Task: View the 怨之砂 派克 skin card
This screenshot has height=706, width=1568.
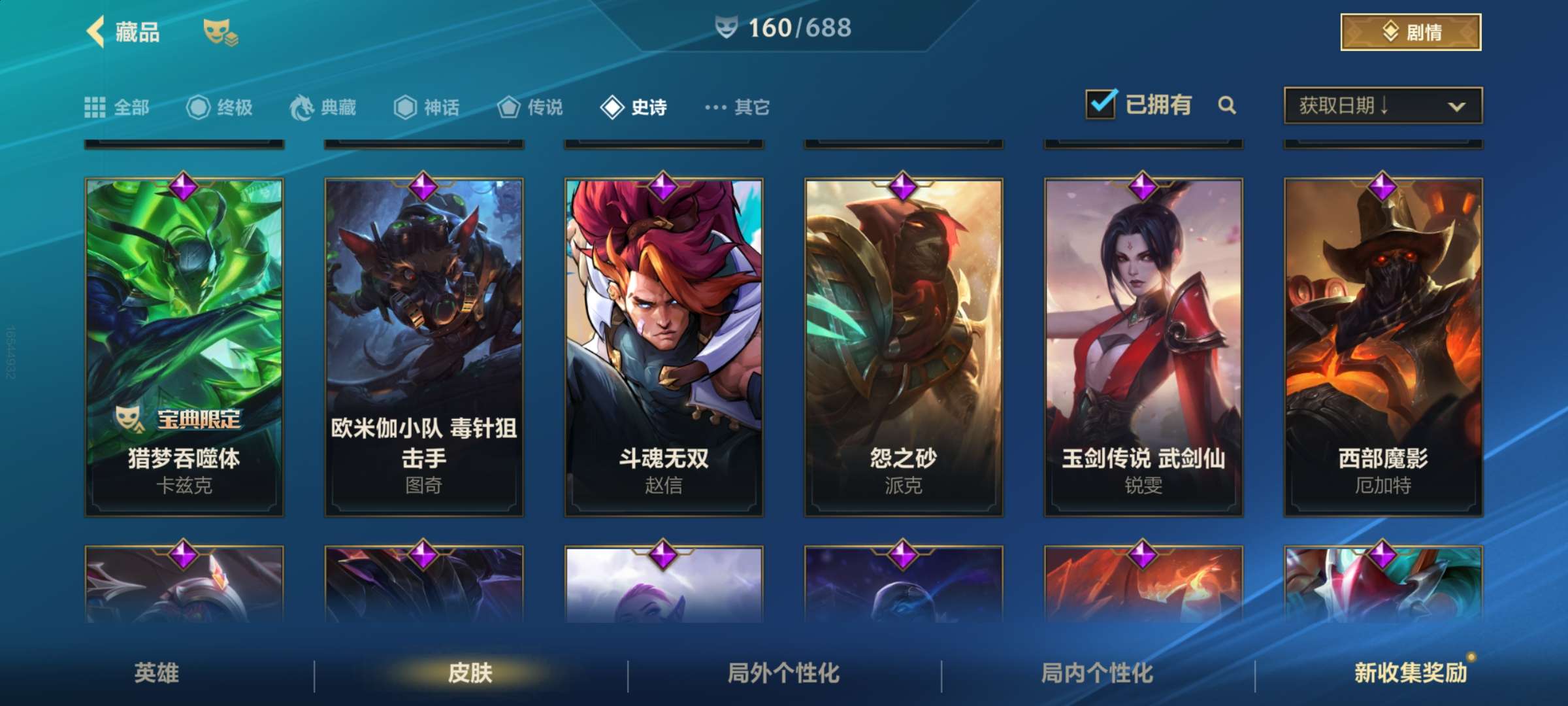Action: coord(904,346)
